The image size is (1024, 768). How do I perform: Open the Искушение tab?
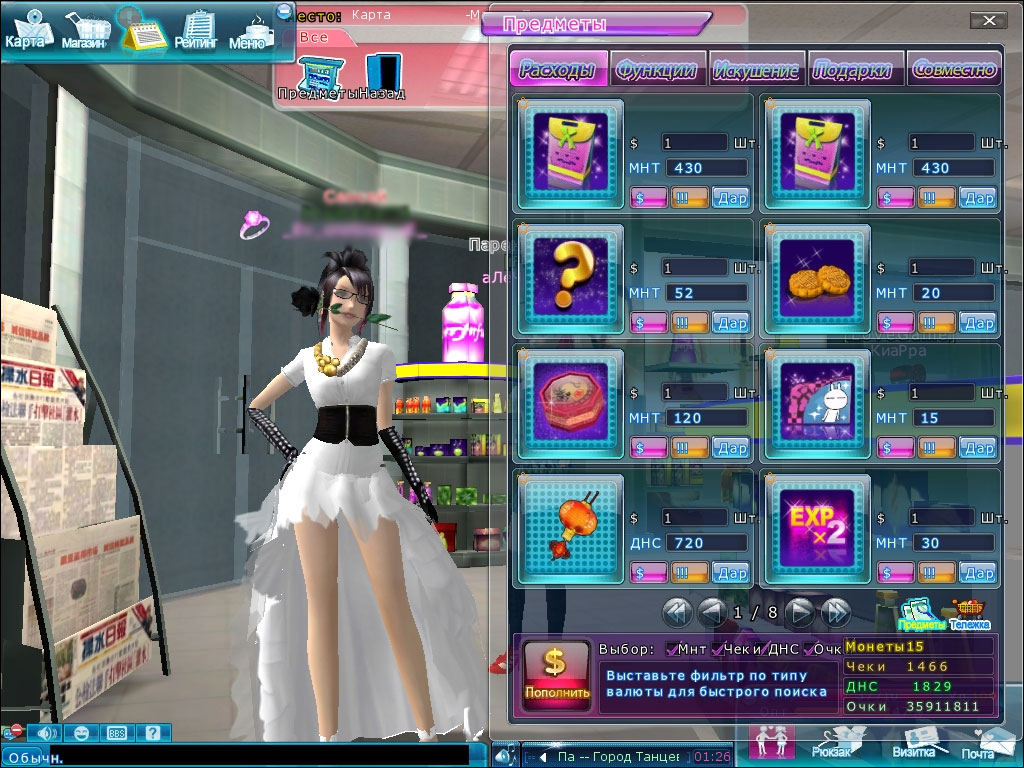coord(756,69)
